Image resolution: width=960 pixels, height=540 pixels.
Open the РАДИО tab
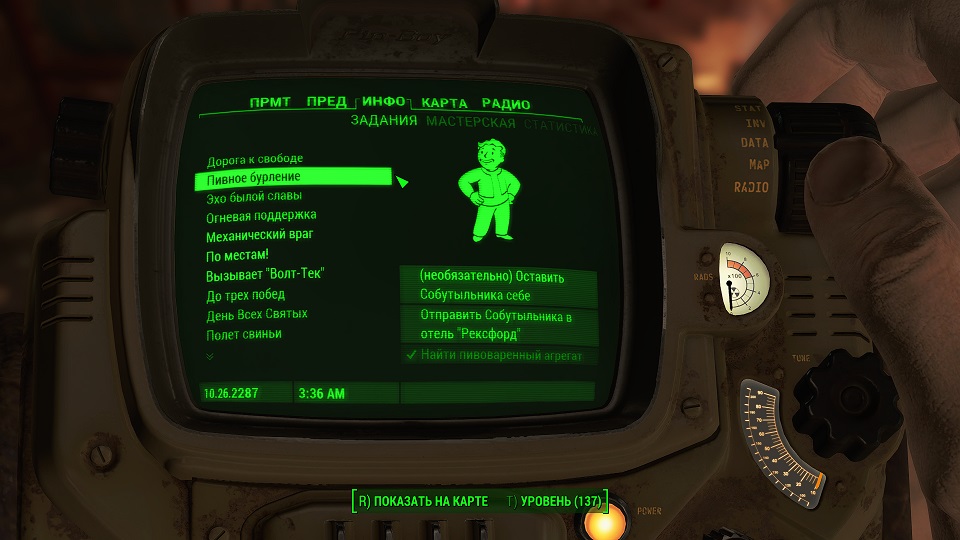505,104
